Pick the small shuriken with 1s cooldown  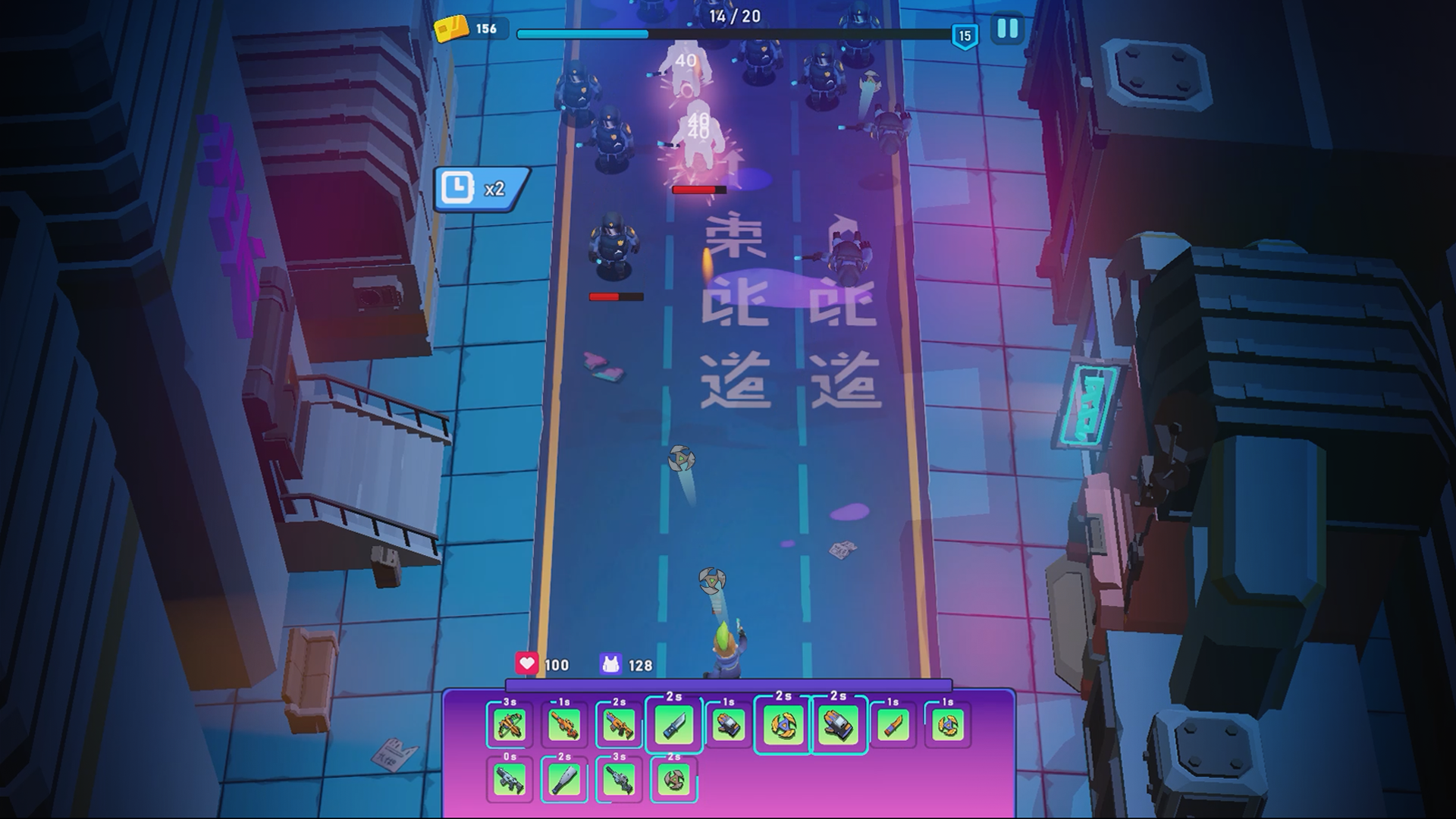pos(947,725)
